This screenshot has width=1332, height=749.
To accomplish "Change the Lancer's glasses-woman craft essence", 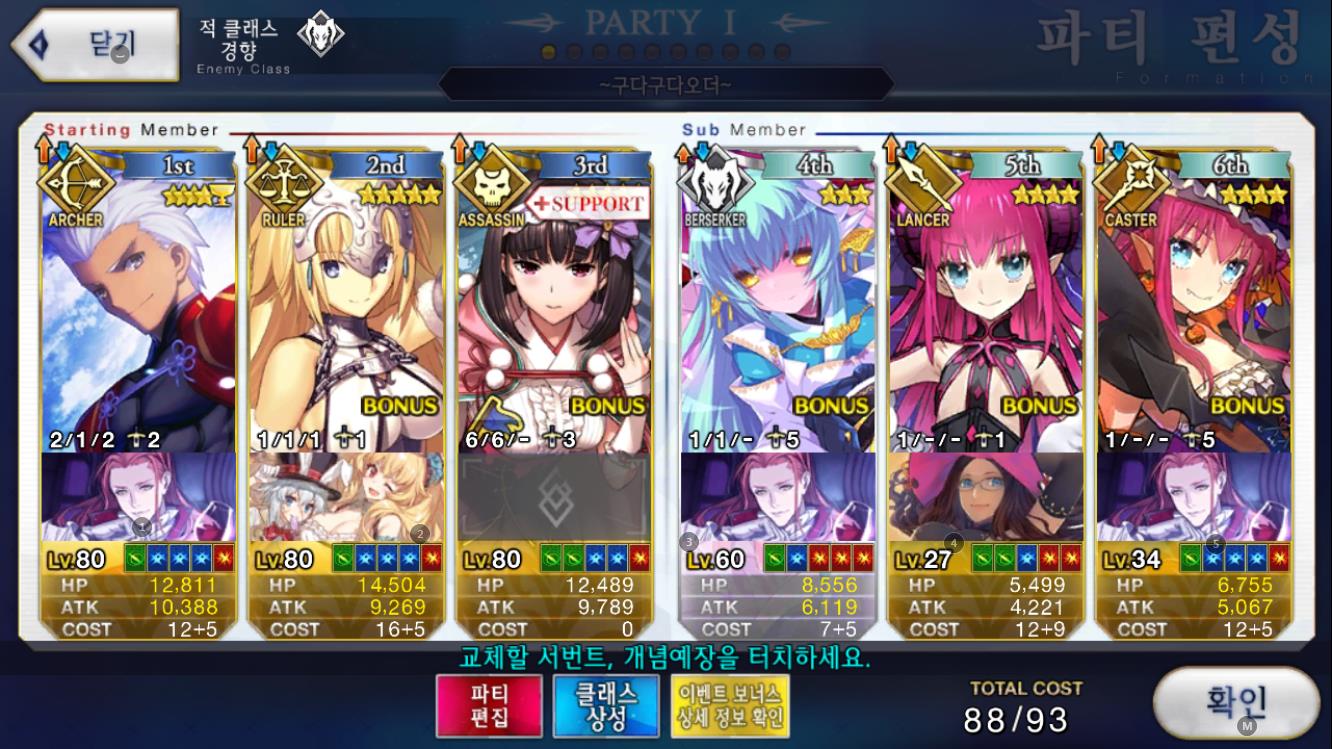I will [985, 496].
